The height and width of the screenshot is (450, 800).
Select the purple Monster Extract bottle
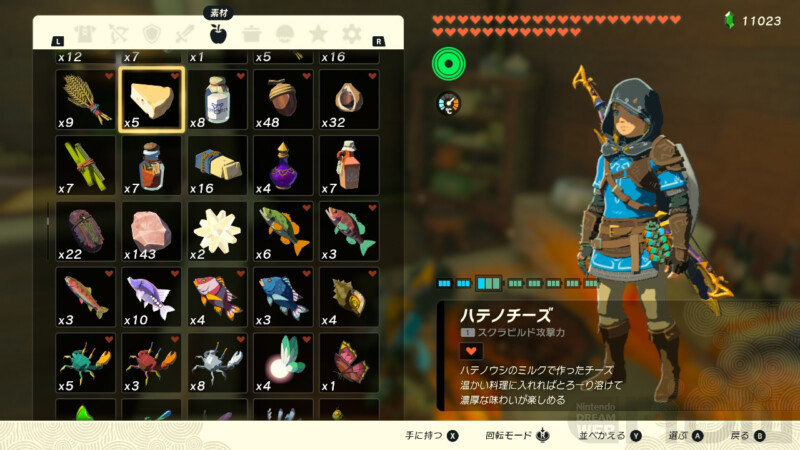click(283, 165)
